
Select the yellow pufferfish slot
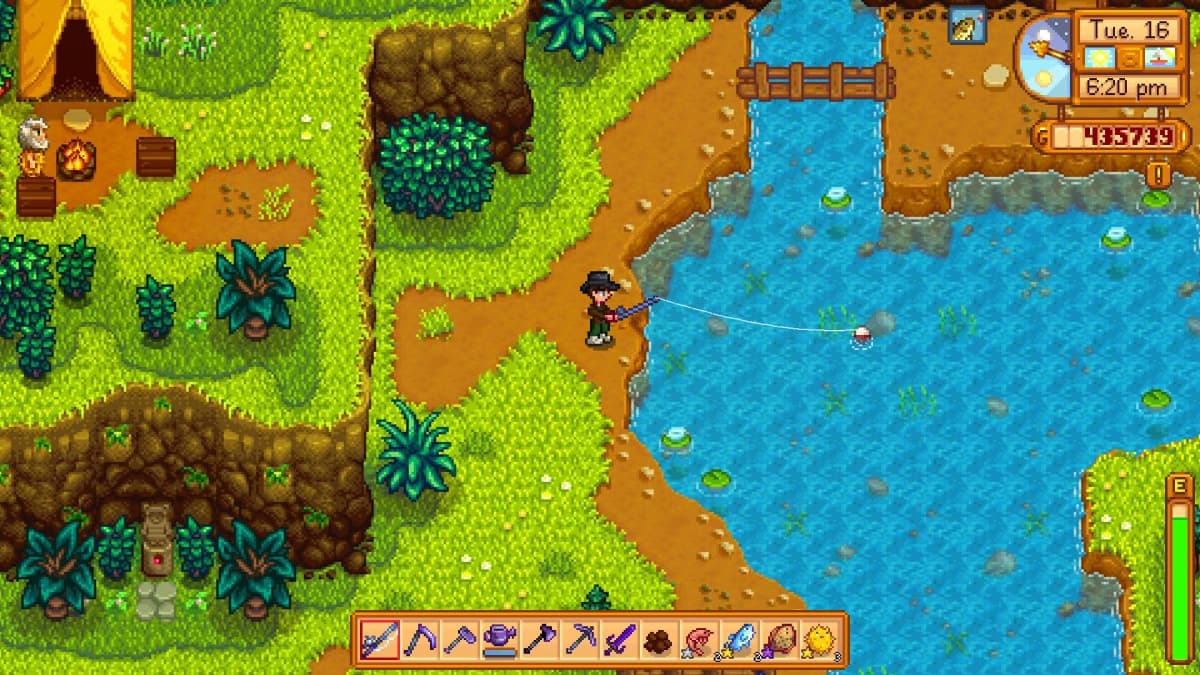pyautogui.click(x=819, y=640)
